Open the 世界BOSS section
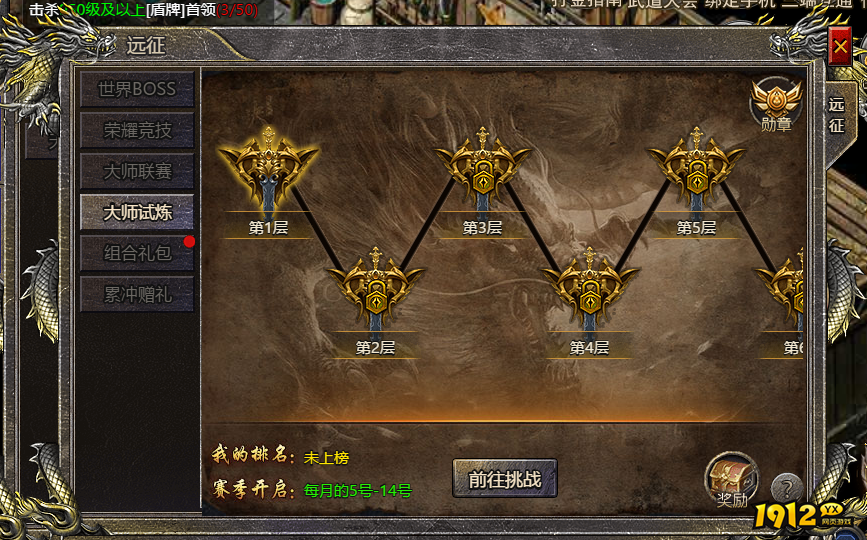Screen dimensions: 867x540 [137, 88]
